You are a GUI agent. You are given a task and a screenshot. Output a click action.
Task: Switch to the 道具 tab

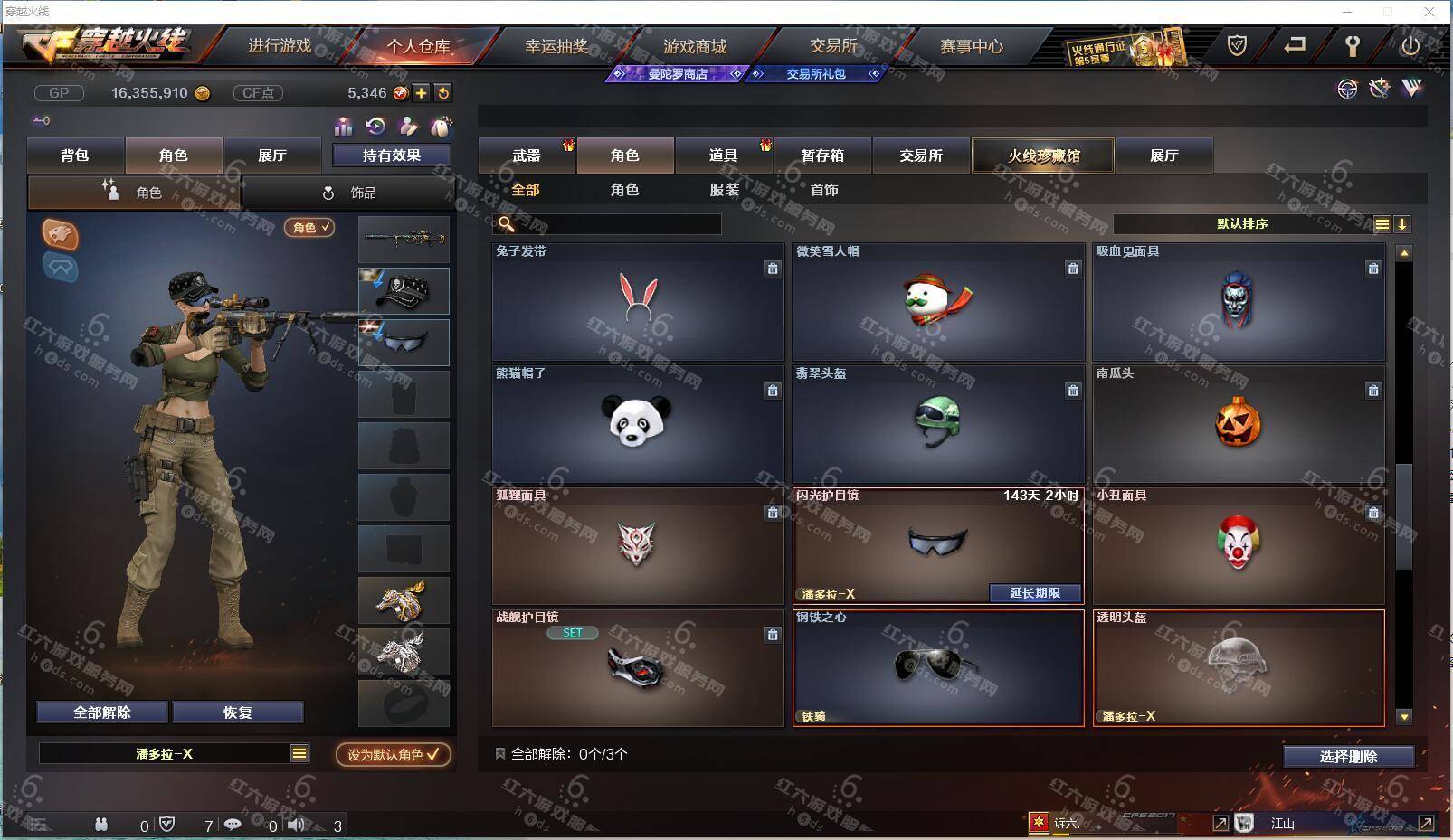[x=723, y=156]
